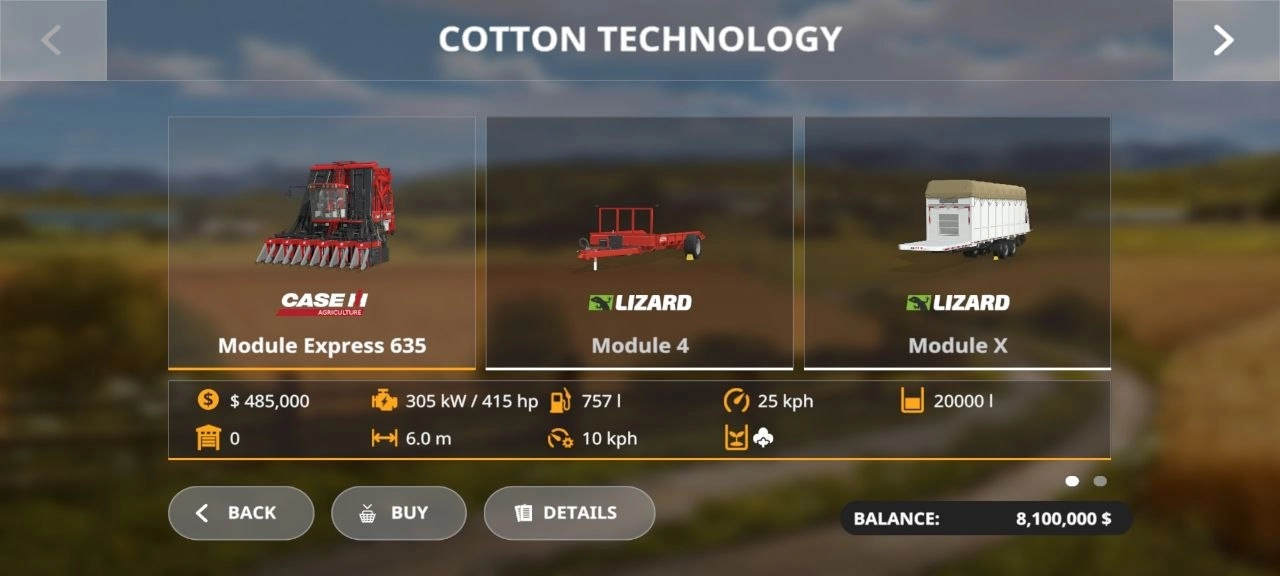
Task: Go to the next shop category
Action: tap(1225, 40)
